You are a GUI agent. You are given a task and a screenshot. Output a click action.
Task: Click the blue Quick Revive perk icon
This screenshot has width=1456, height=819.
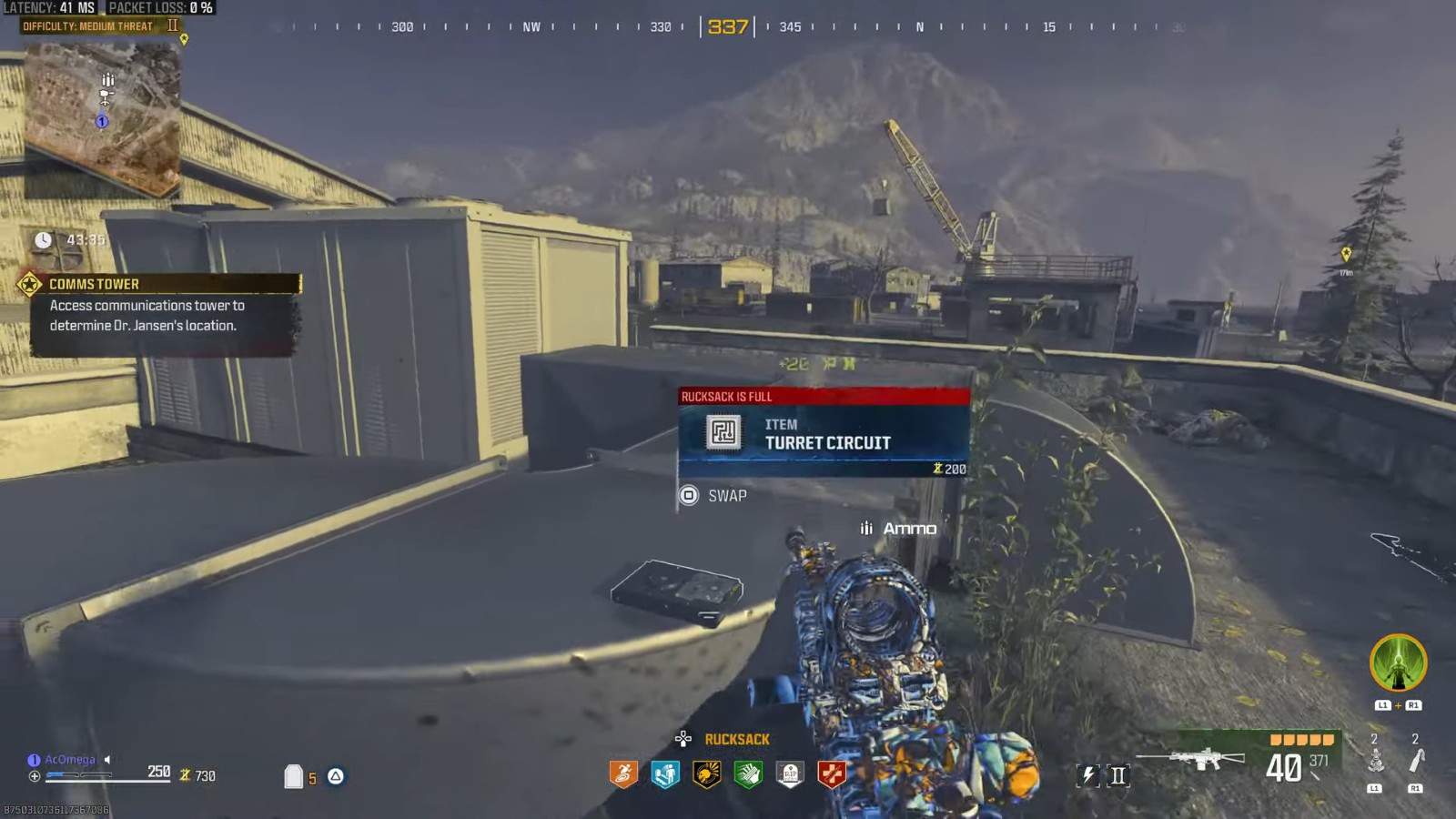tap(665, 774)
